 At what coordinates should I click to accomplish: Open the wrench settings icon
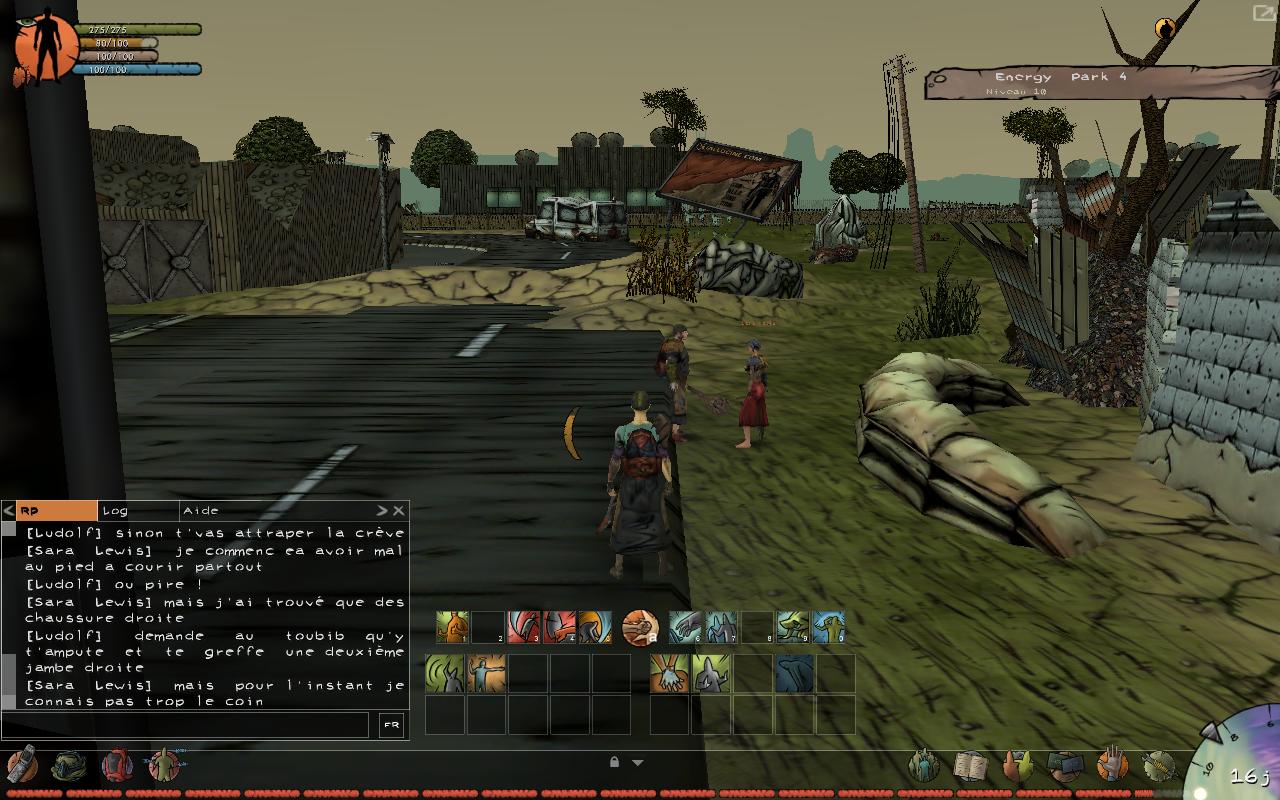1159,766
